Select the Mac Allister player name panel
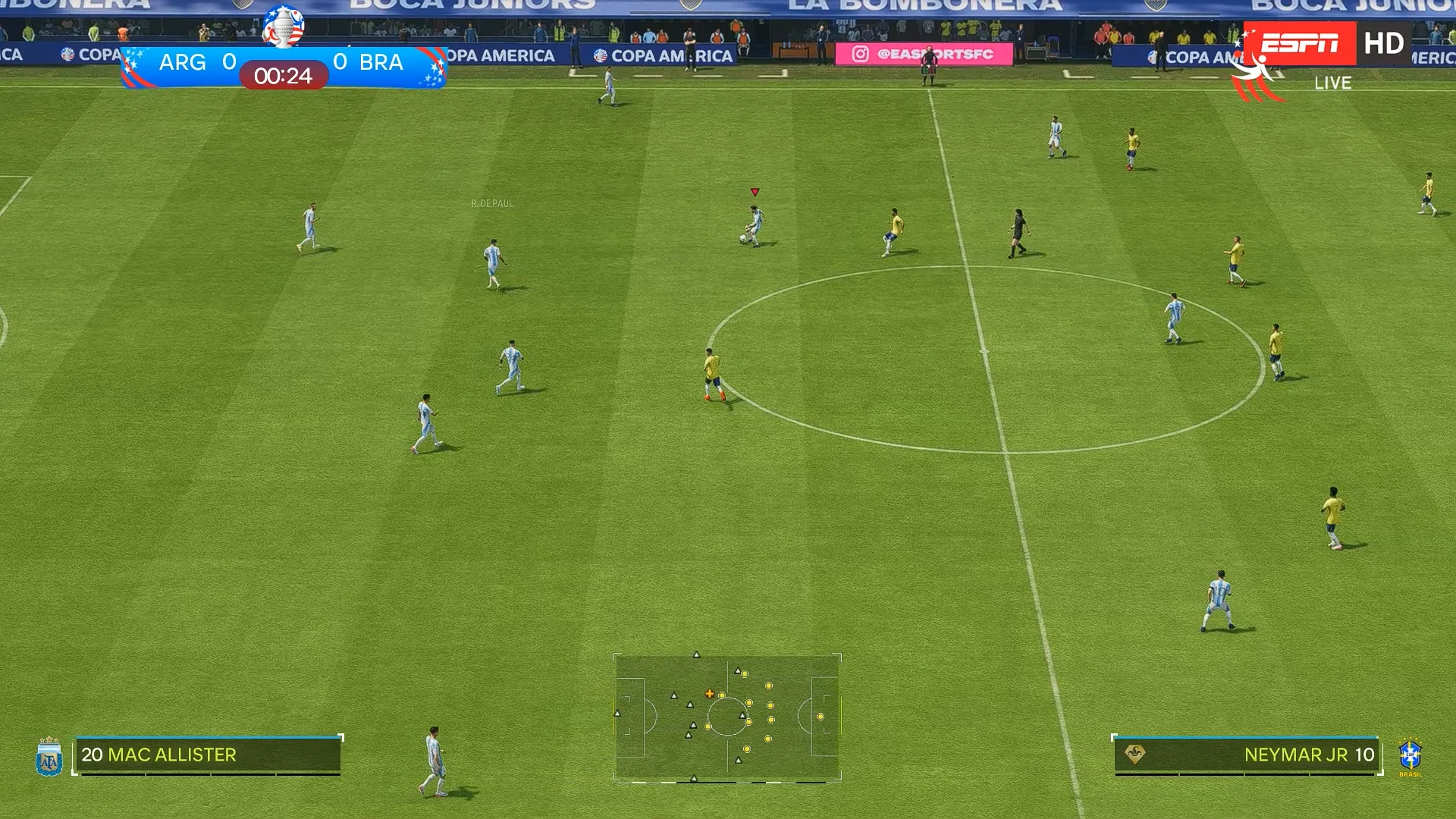Image resolution: width=1456 pixels, height=819 pixels. (x=208, y=755)
